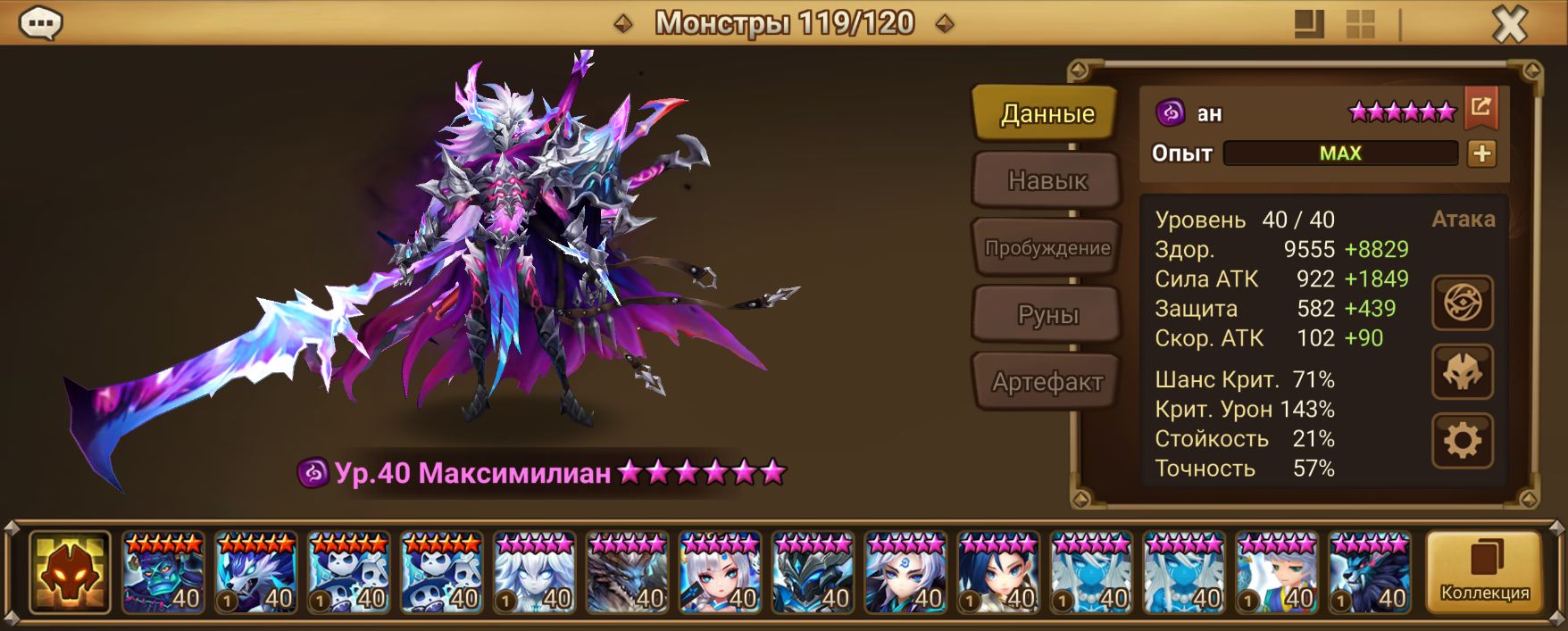Image resolution: width=1568 pixels, height=631 pixels.
Task: Click the red share icon beside the stars
Action: tap(1480, 108)
